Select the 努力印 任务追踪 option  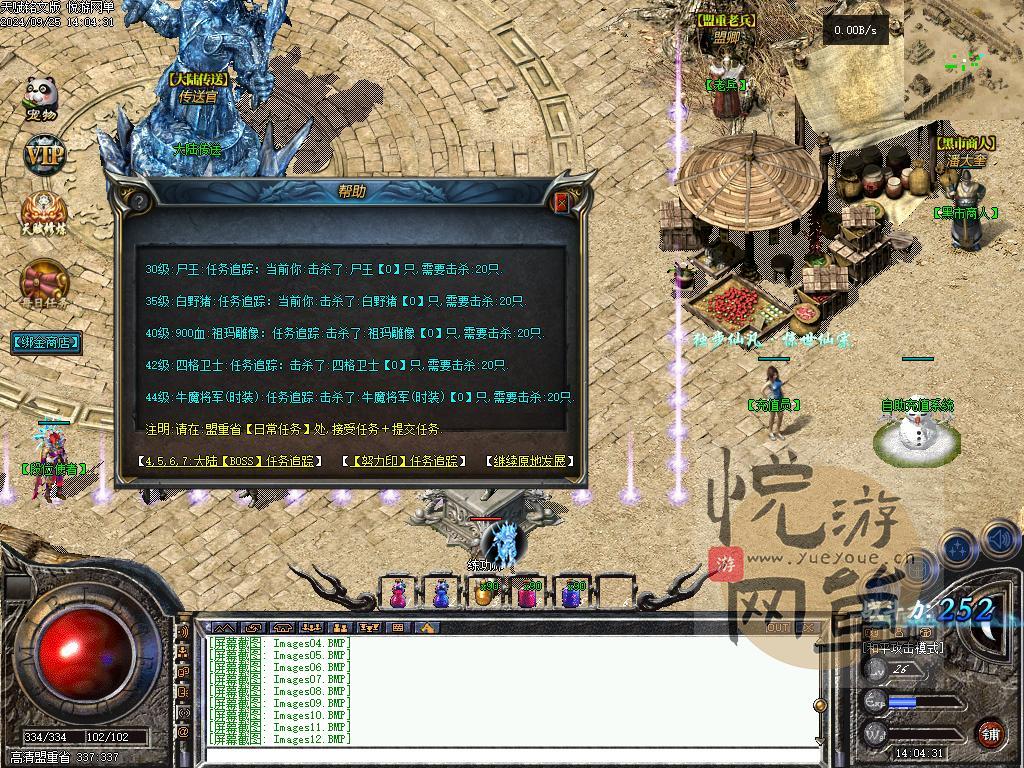point(406,461)
